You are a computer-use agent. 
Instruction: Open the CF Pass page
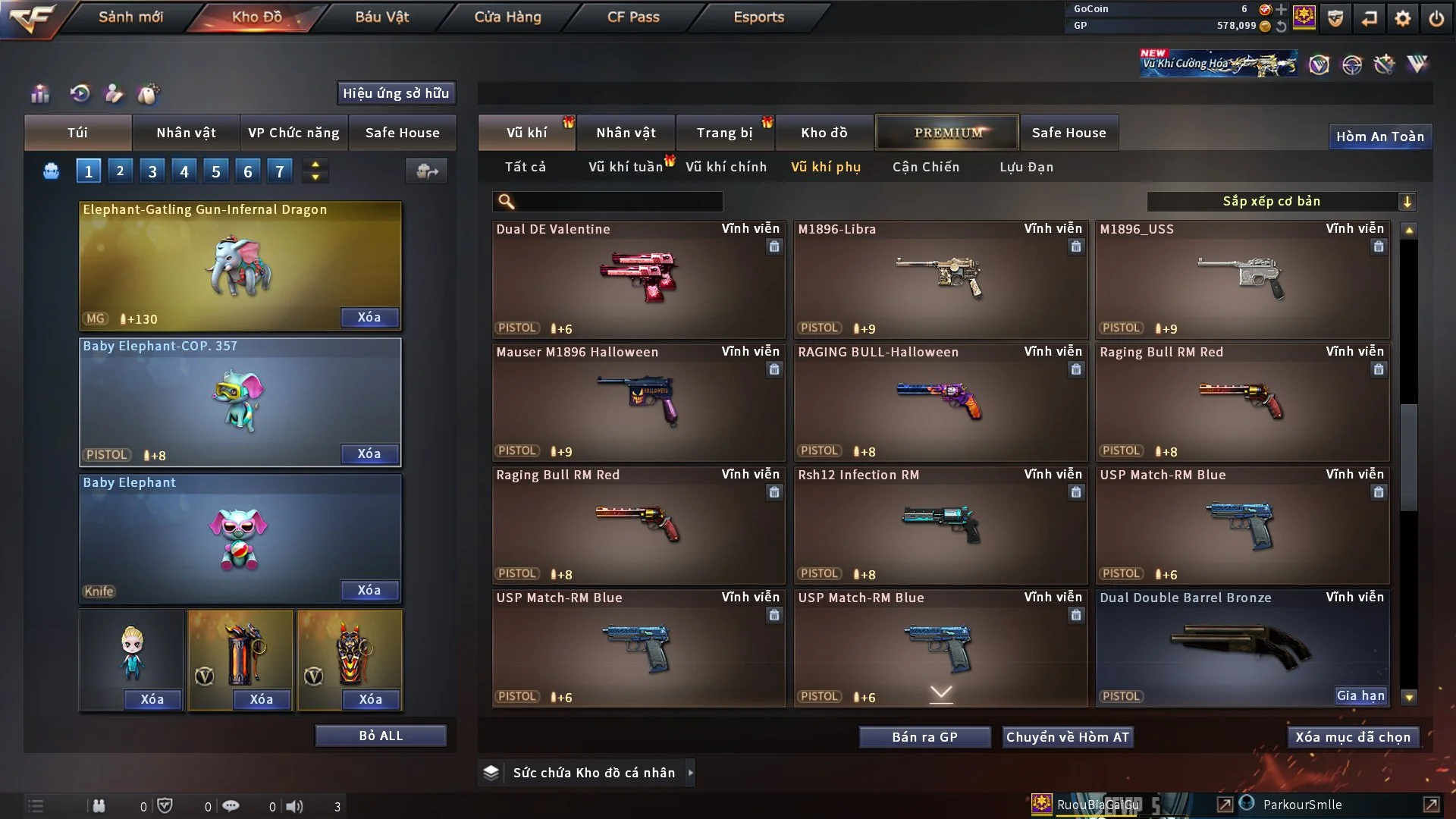633,17
